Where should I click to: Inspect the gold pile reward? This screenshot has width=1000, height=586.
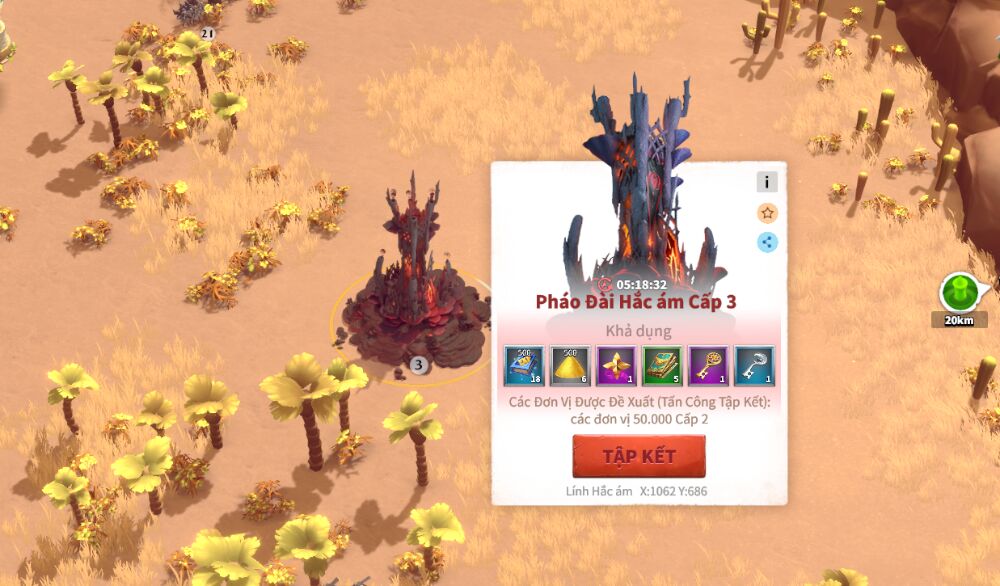point(570,366)
